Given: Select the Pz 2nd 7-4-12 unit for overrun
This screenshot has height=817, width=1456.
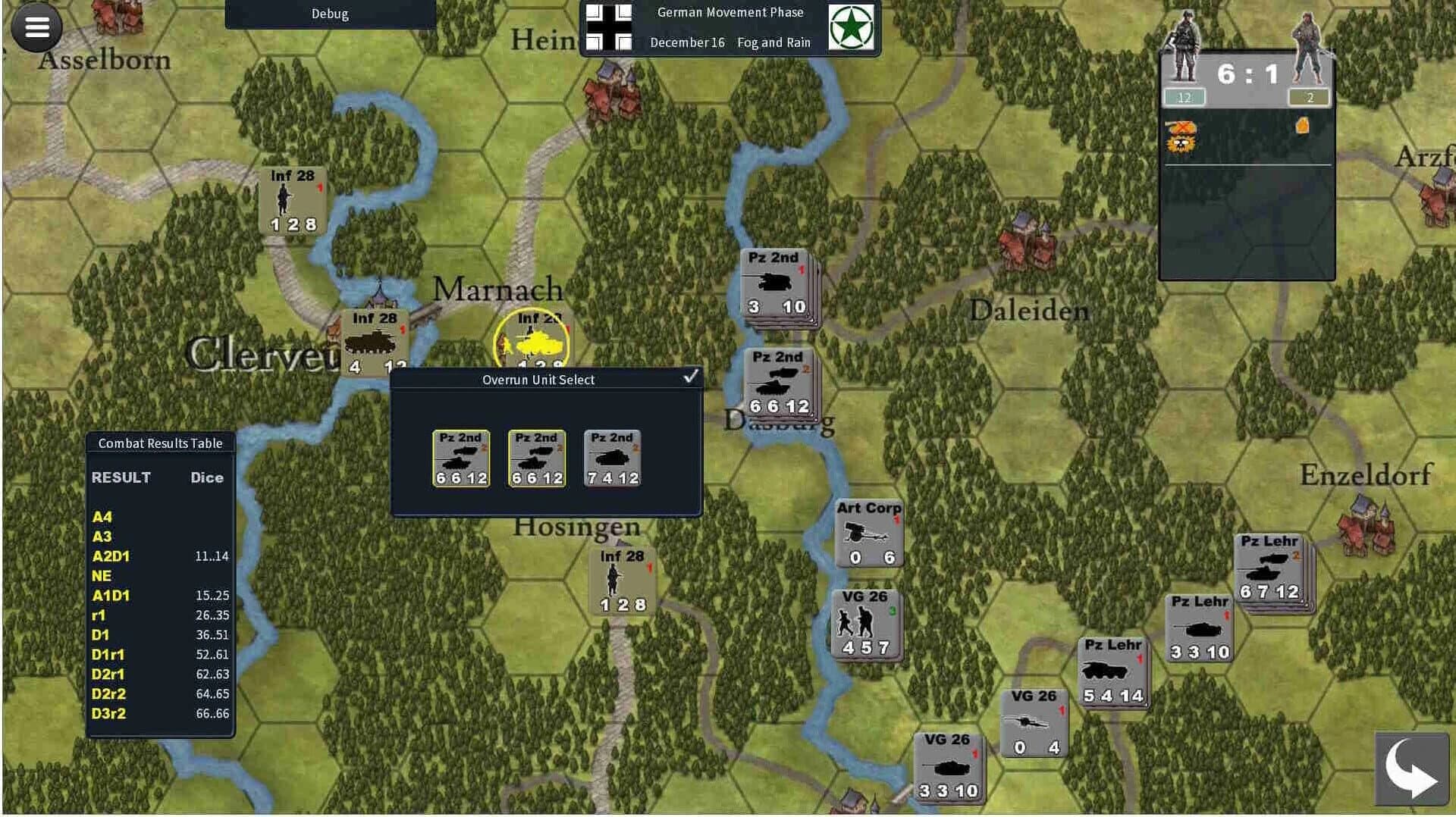Looking at the screenshot, I should (611, 459).
